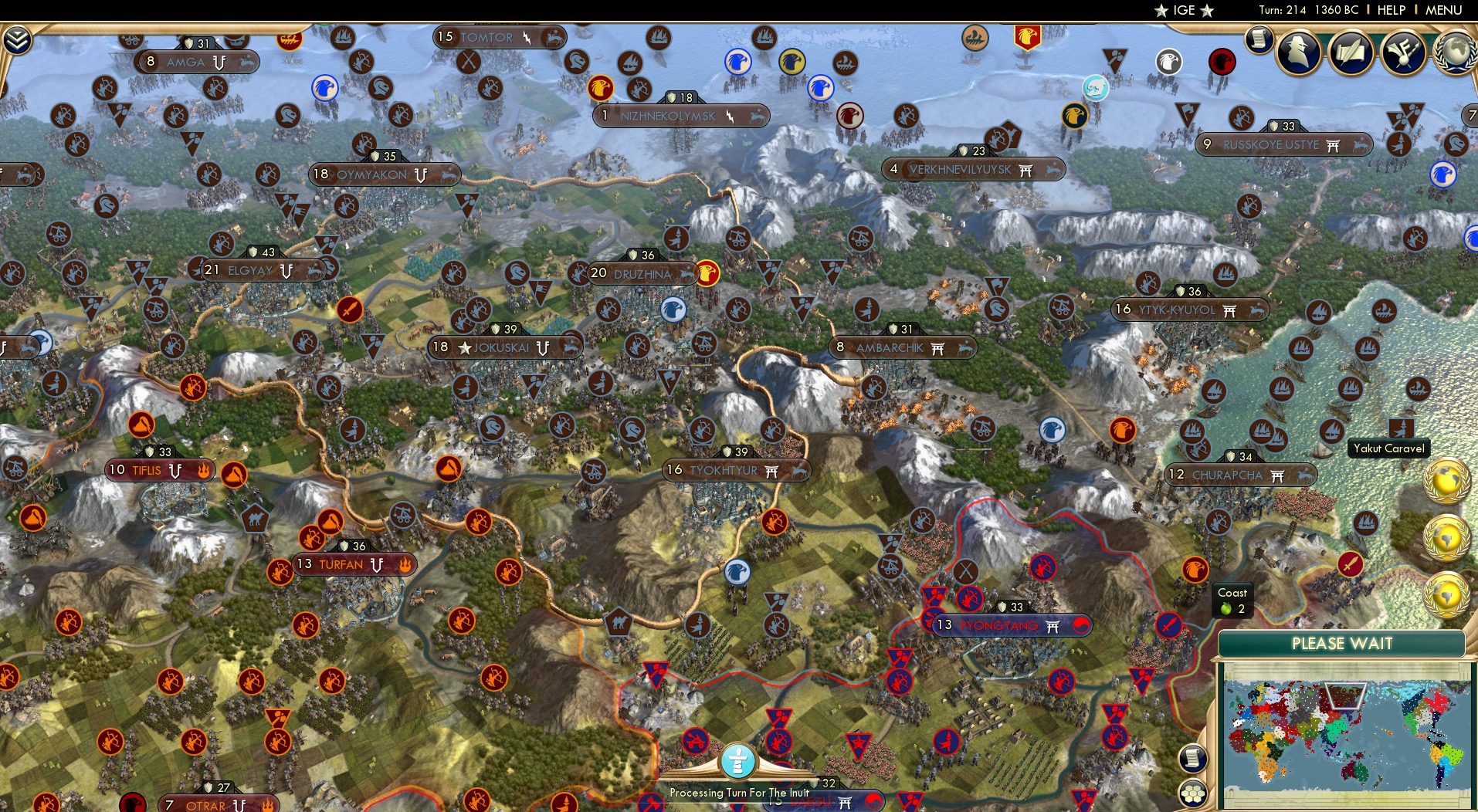Open the Social Policies scroll icon
This screenshot has width=1478, height=812.
[1351, 54]
